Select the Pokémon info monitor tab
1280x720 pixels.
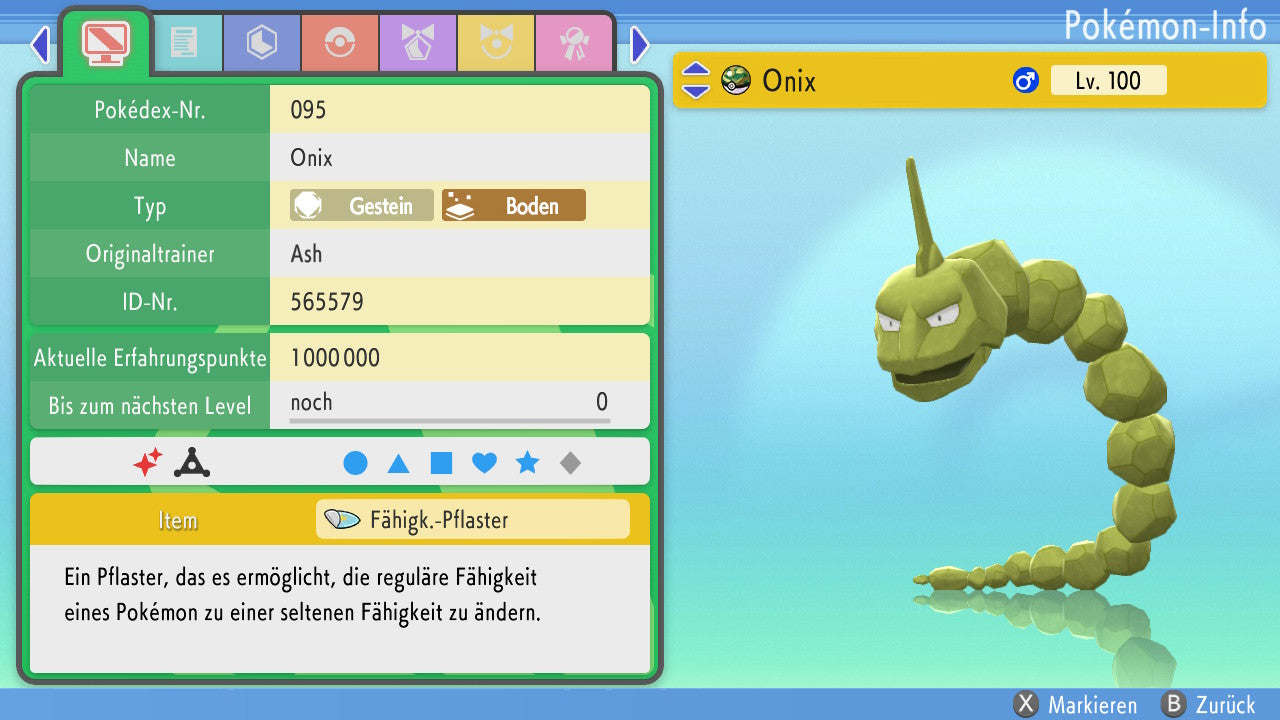[105, 42]
